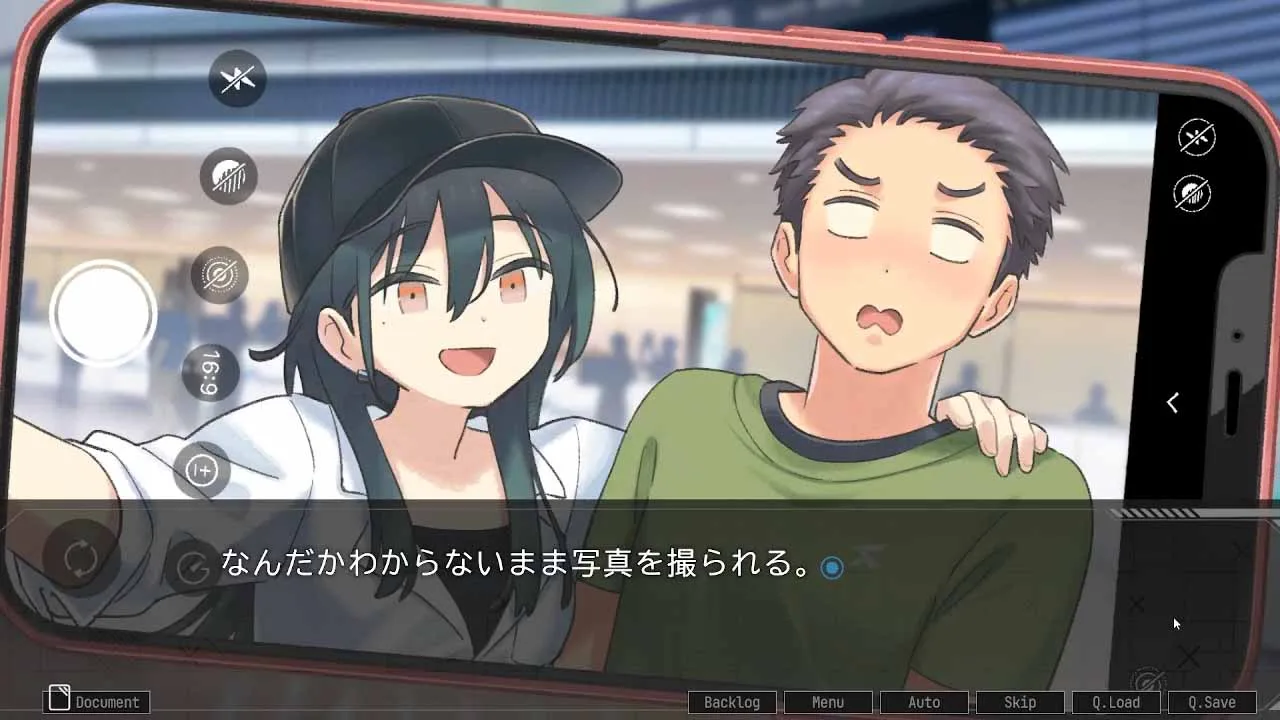This screenshot has height=720, width=1280.
Task: Quick save with the Q.Save button
Action: 1212,702
